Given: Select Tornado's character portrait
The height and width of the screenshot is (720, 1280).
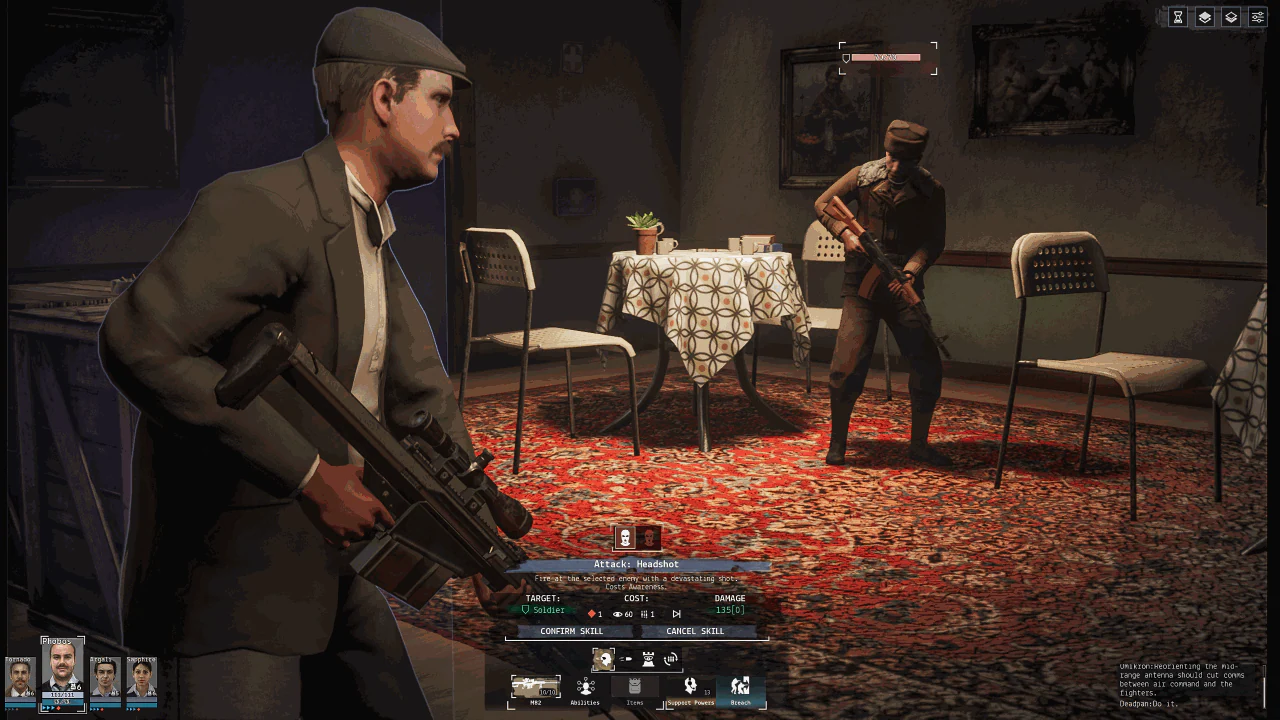Looking at the screenshot, I should (x=18, y=677).
